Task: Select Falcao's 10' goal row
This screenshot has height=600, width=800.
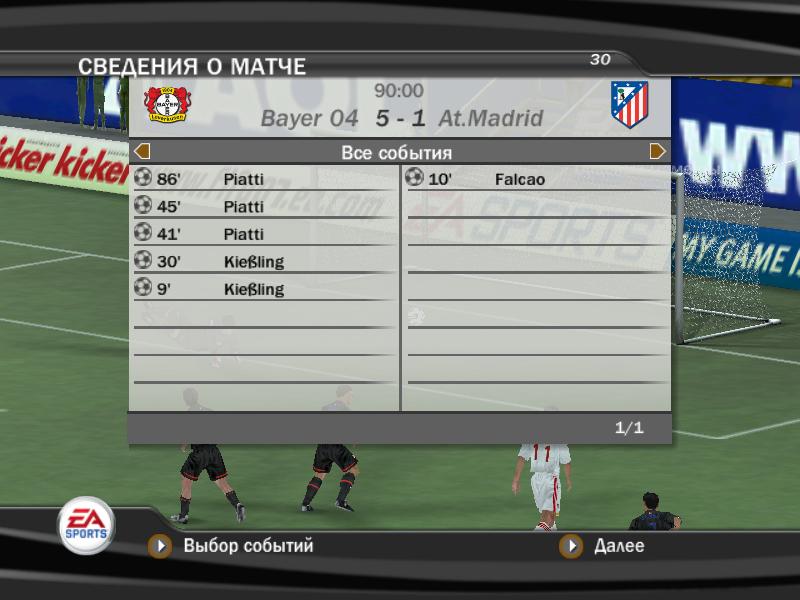Action: point(537,179)
